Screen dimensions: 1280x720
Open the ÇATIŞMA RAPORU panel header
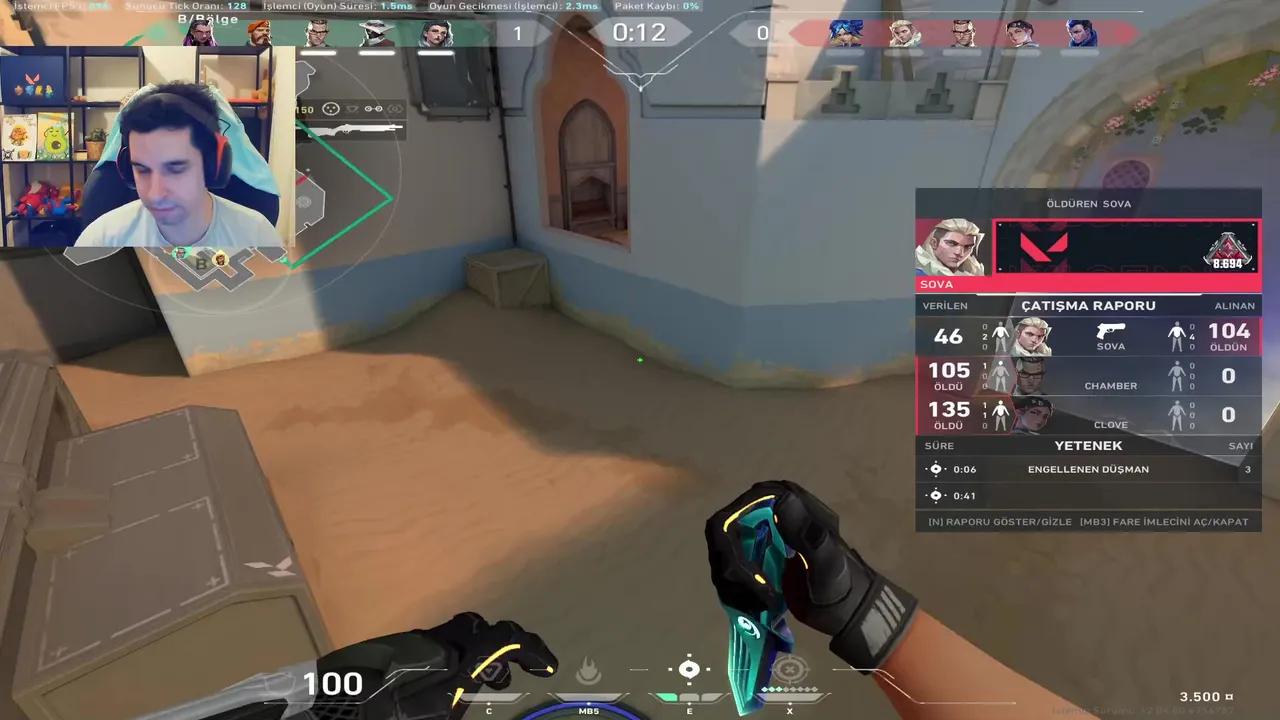tap(1088, 306)
